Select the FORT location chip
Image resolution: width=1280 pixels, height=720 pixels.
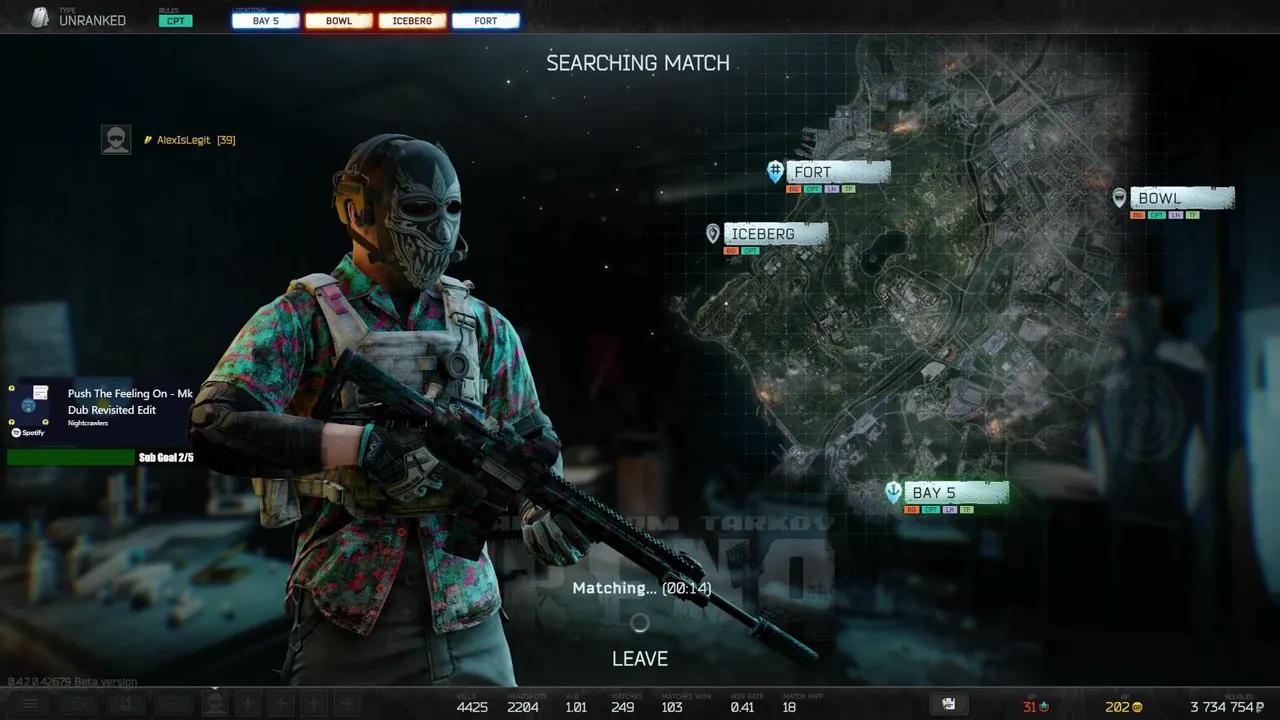pos(485,21)
